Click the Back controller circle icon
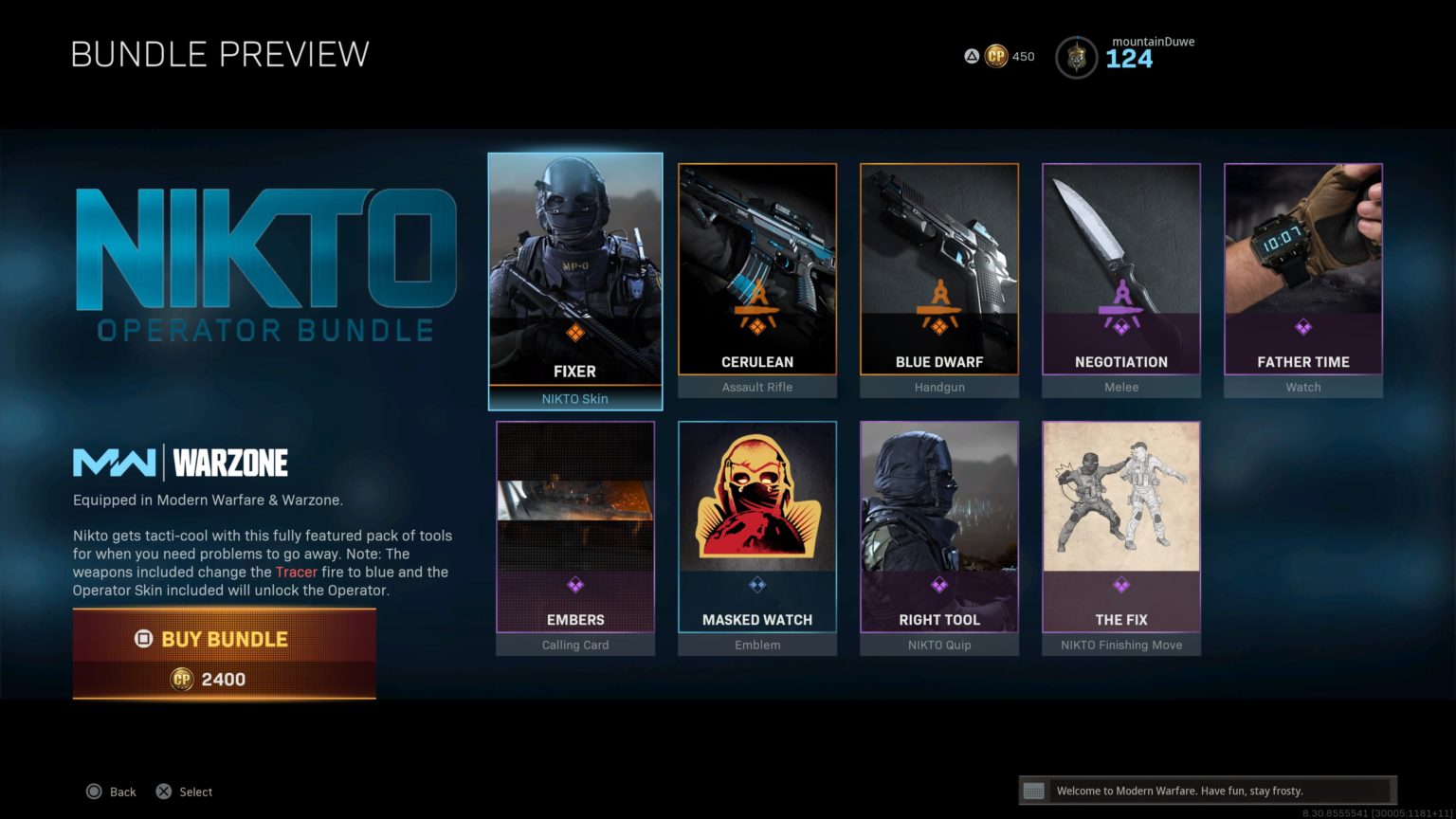Viewport: 1456px width, 819px height. point(95,791)
